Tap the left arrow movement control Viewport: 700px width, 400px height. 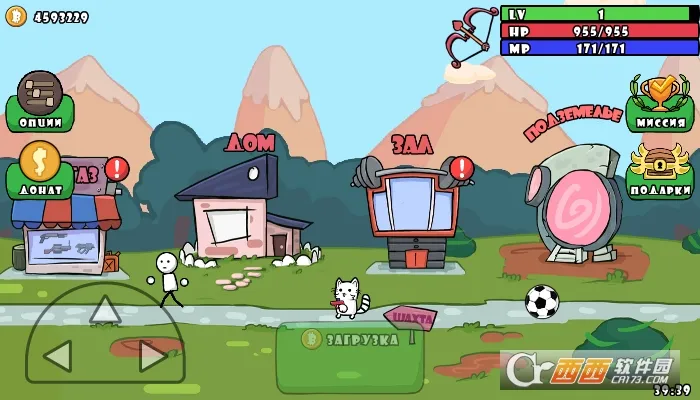point(57,355)
